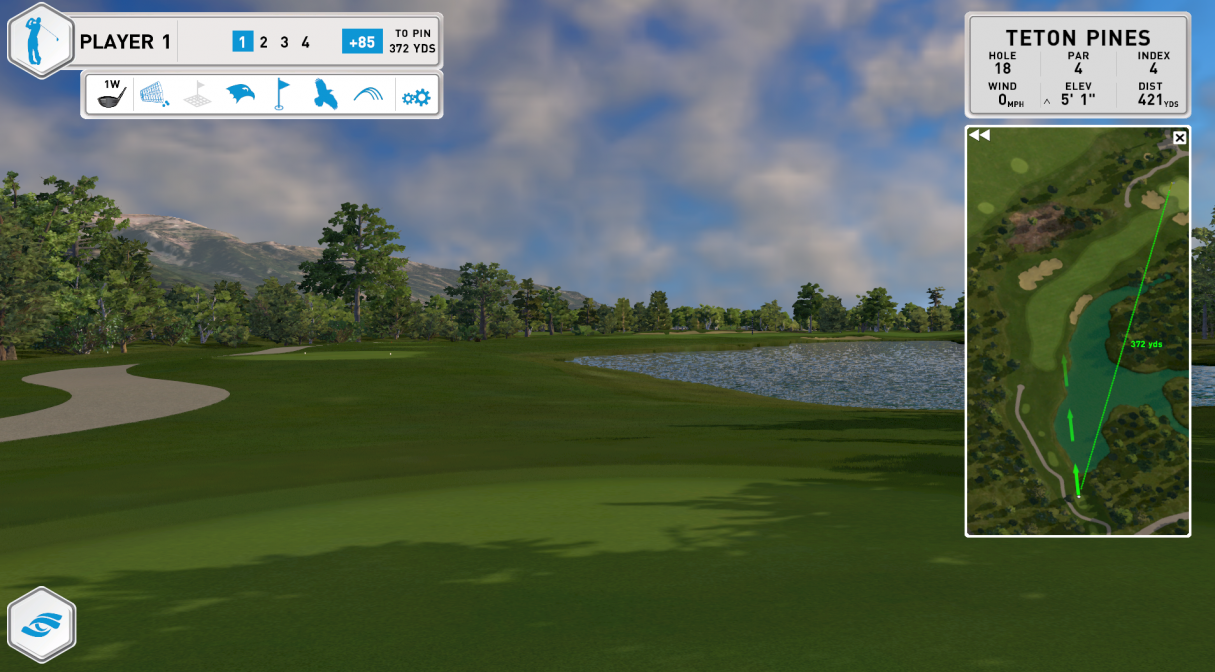Activate the flying bird flyover icon

324,95
